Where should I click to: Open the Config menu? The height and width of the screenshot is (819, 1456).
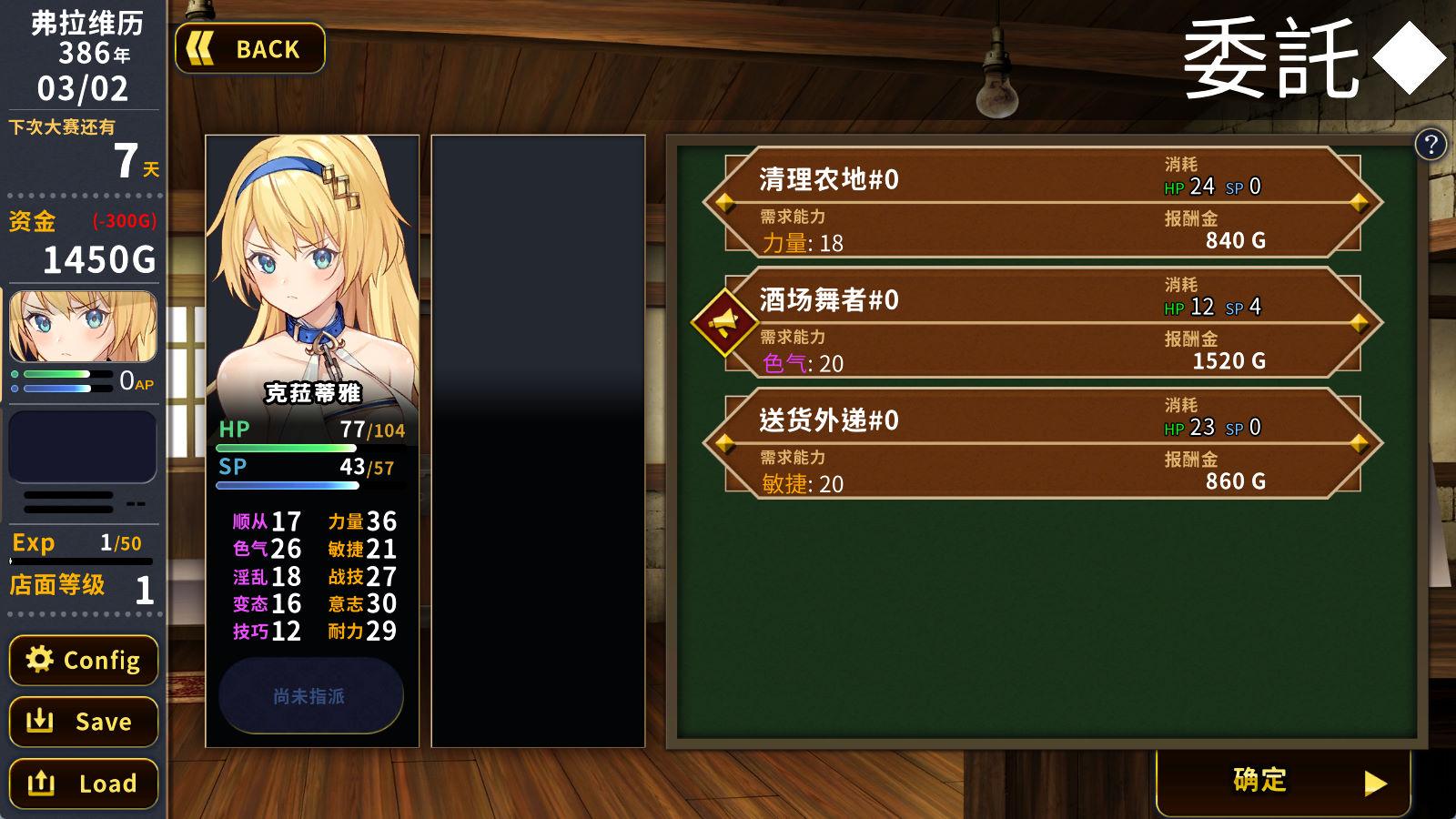click(84, 660)
